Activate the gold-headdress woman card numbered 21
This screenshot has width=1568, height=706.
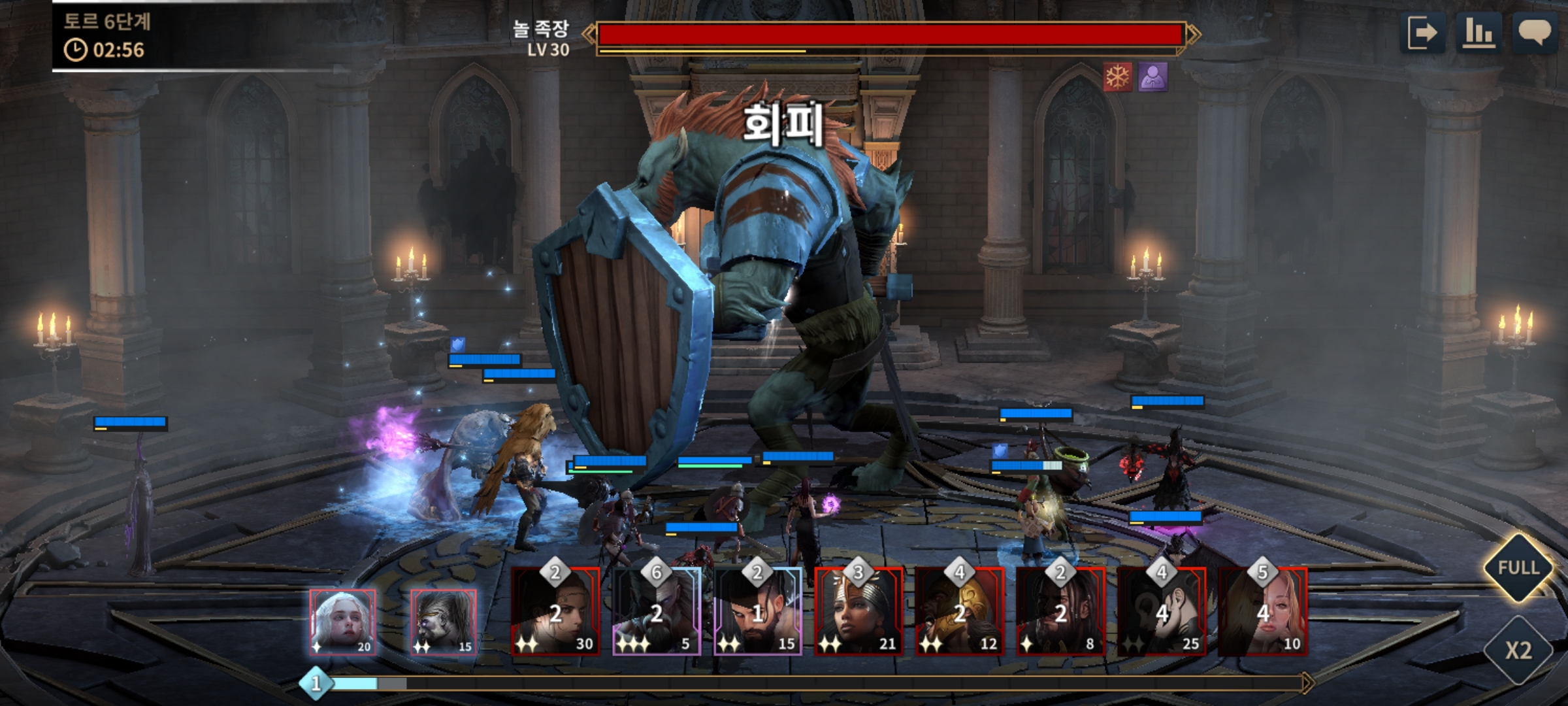coord(858,613)
